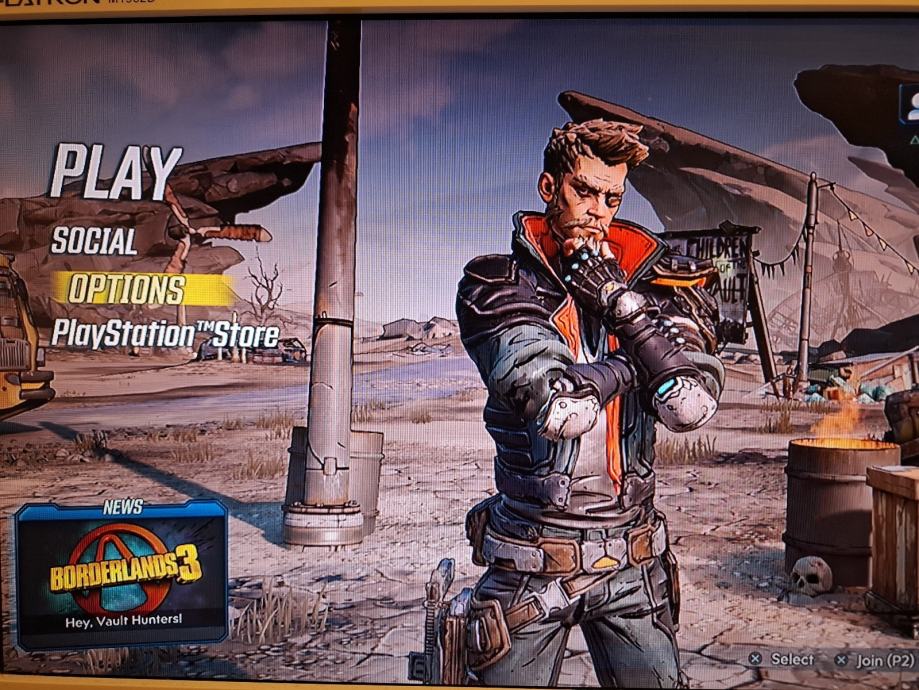919x690 pixels.
Task: Open the SOCIAL menu
Action: click(x=94, y=241)
